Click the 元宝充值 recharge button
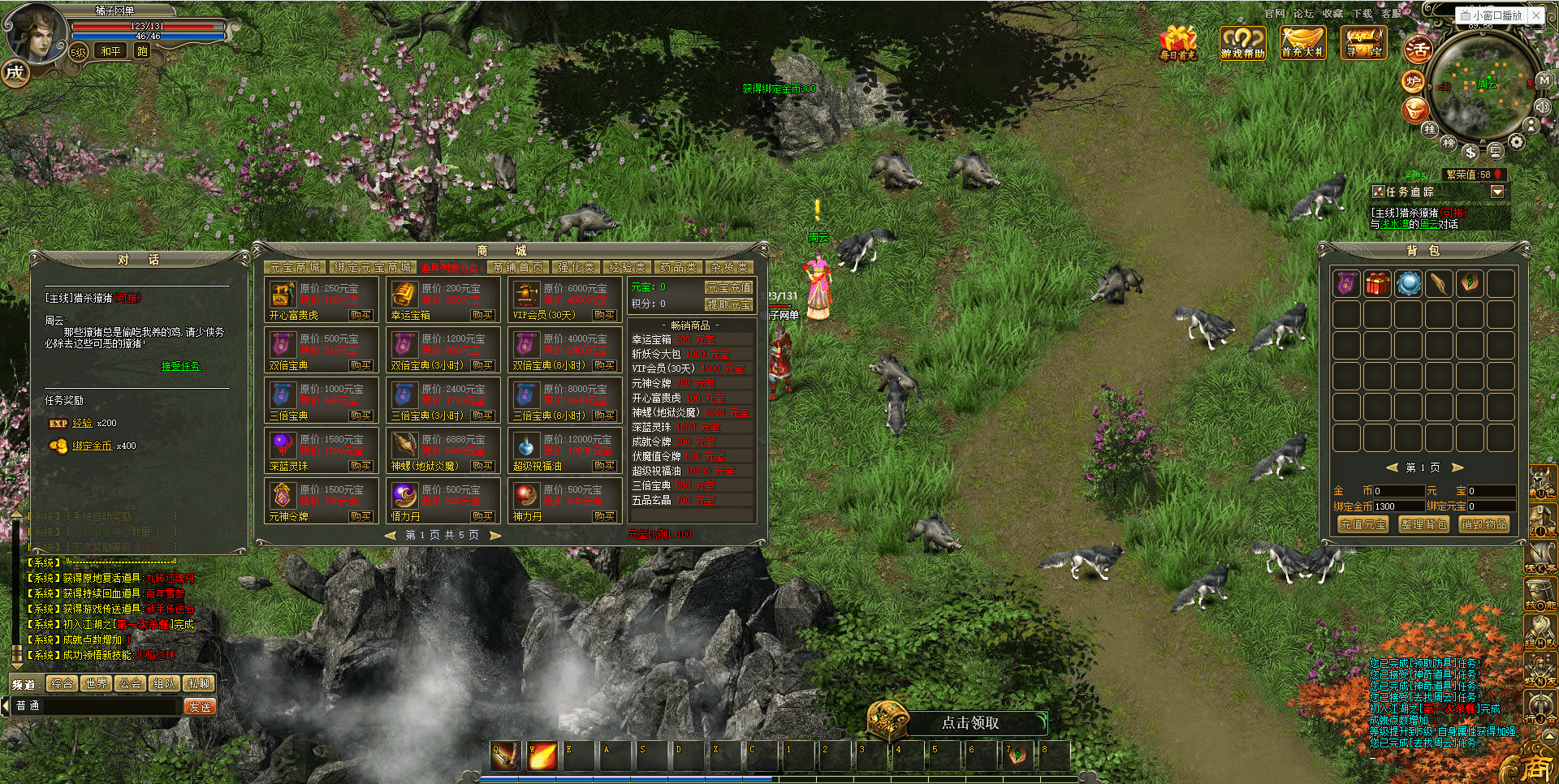 pyautogui.click(x=728, y=287)
